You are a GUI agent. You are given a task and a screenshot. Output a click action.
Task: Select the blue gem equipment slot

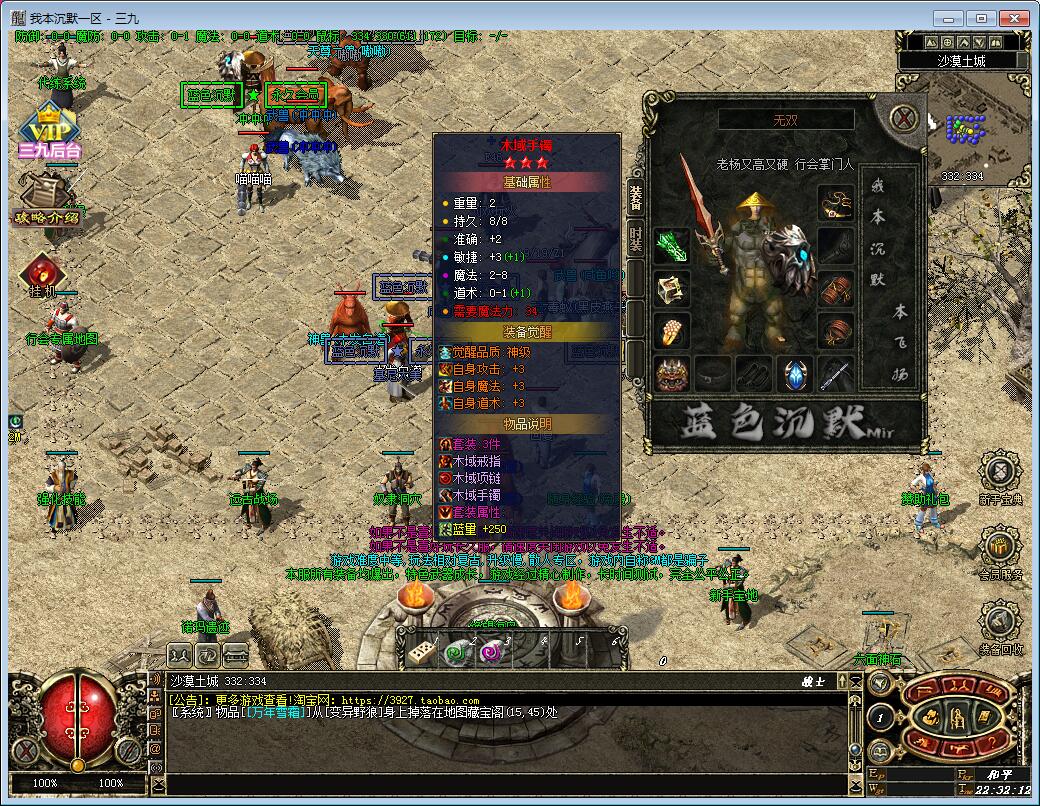tap(795, 374)
